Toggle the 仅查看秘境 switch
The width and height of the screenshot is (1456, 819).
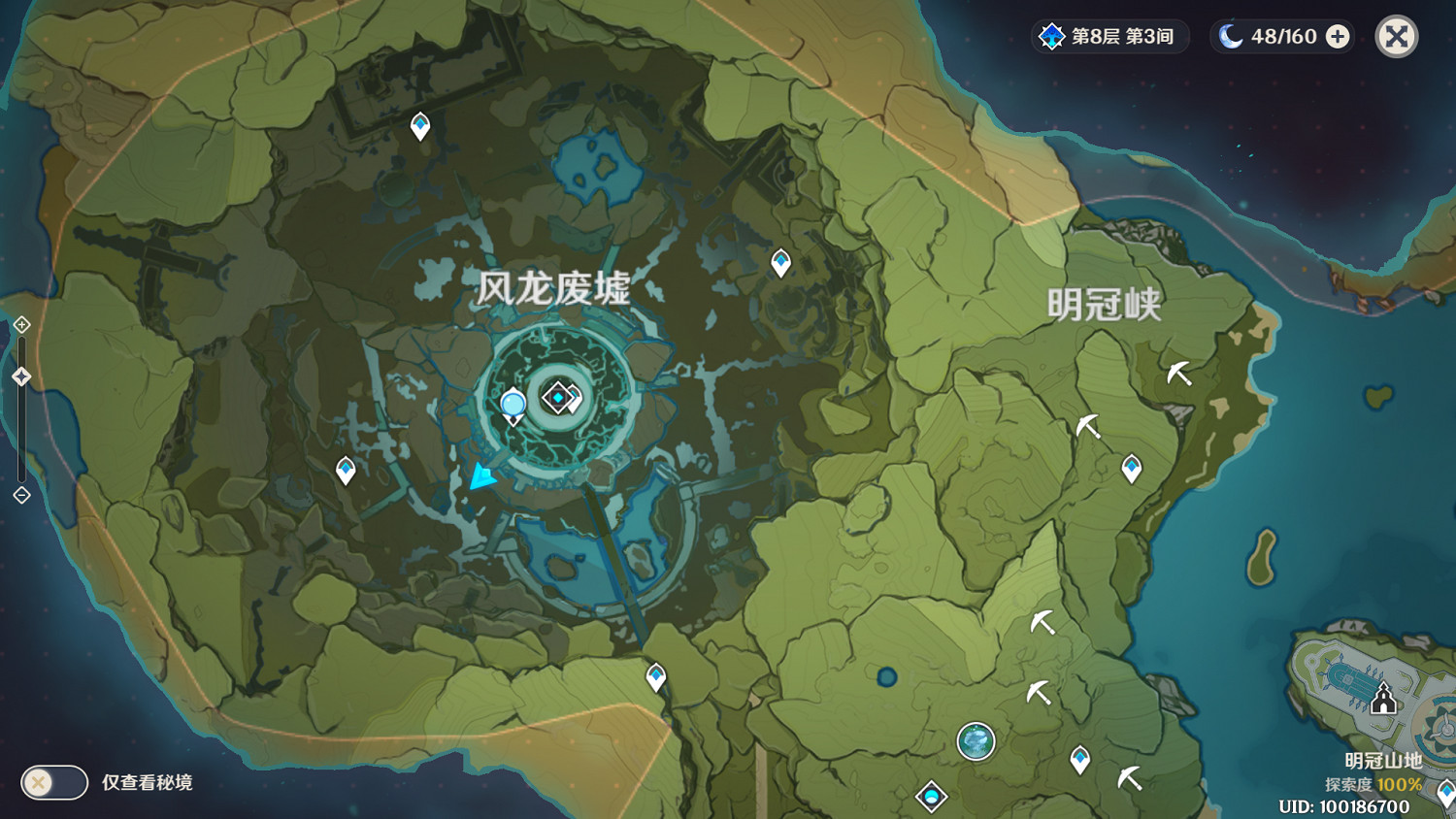coord(53,782)
